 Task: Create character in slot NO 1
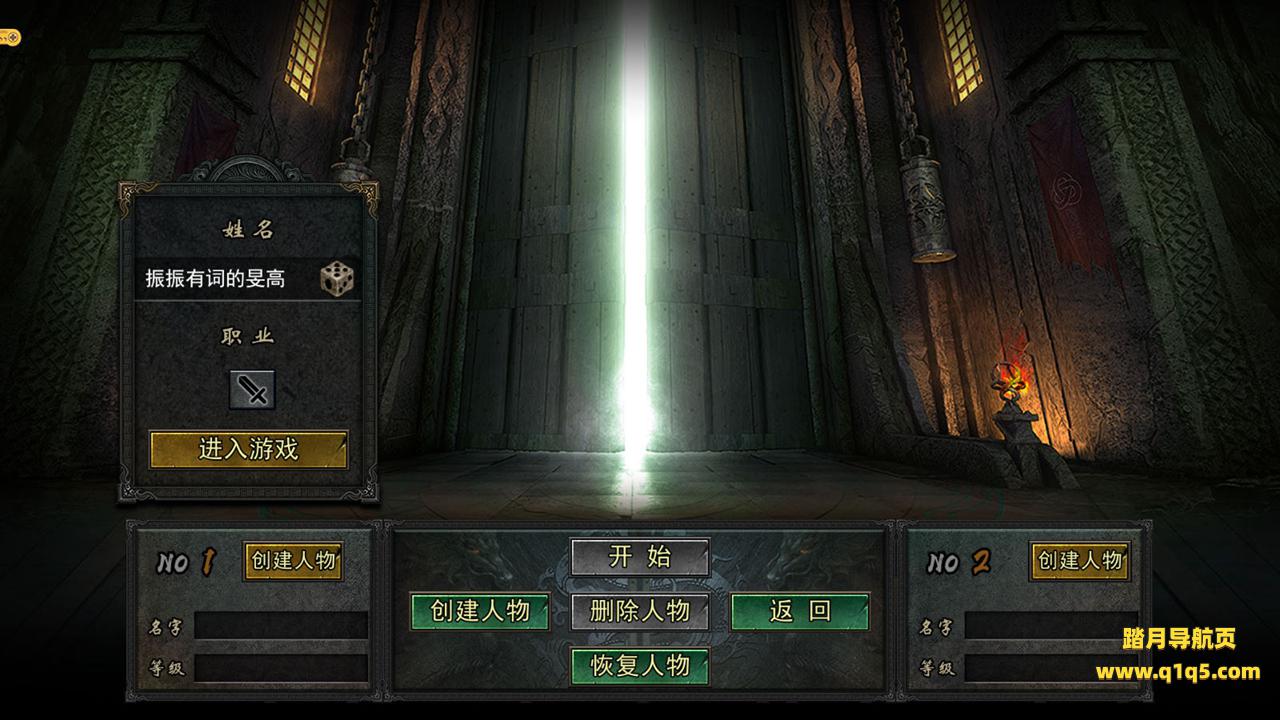pyautogui.click(x=293, y=560)
